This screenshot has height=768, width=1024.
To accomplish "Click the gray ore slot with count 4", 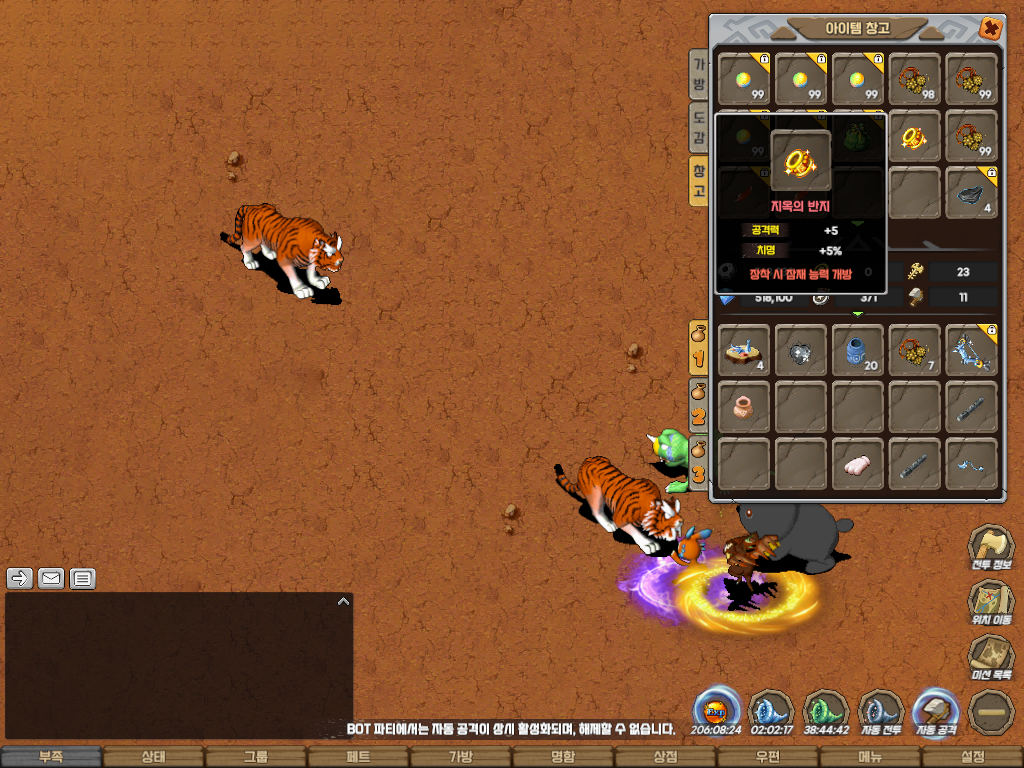I will pyautogui.click(x=971, y=193).
